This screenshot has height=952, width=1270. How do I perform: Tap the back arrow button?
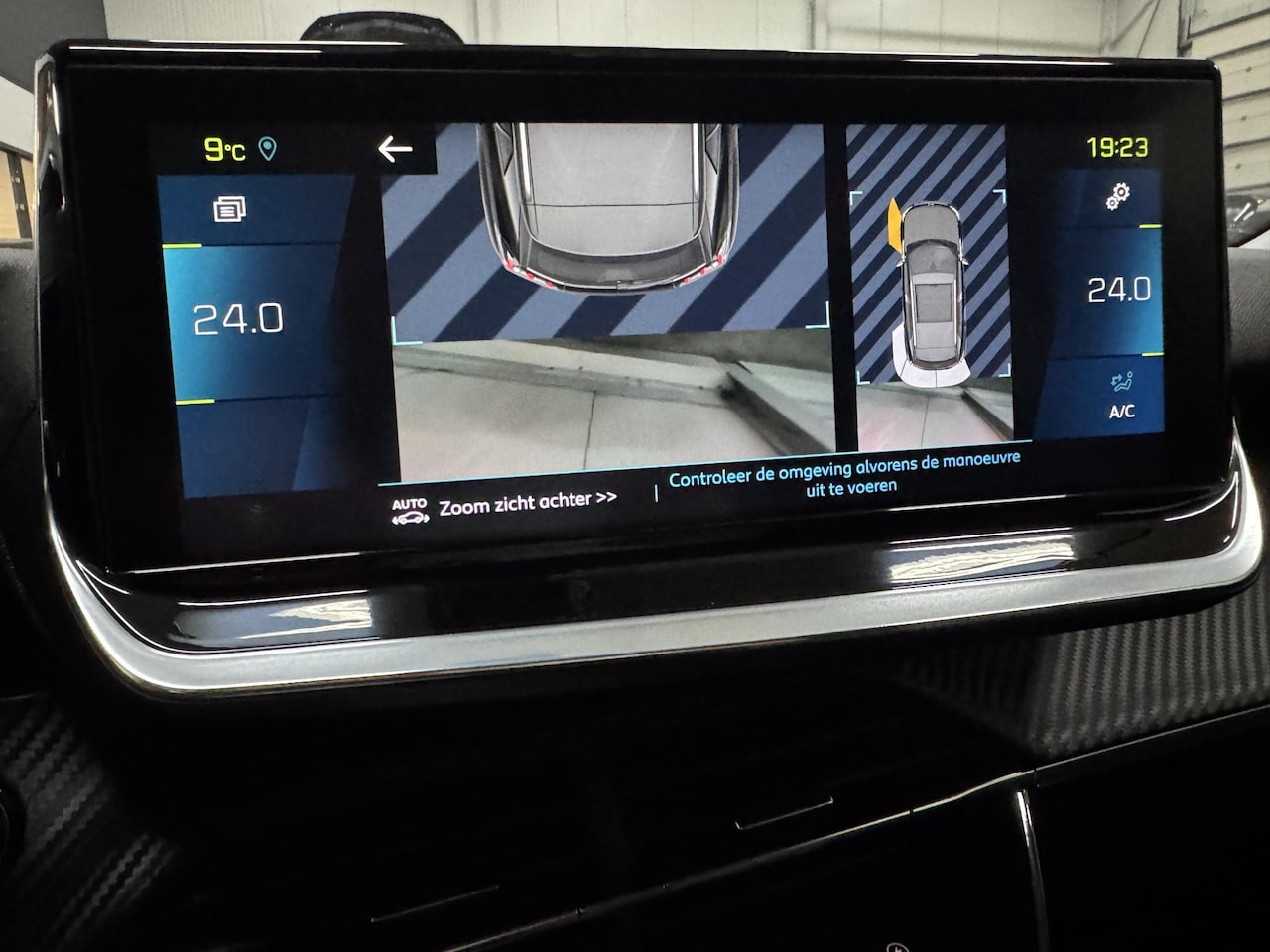(x=395, y=149)
